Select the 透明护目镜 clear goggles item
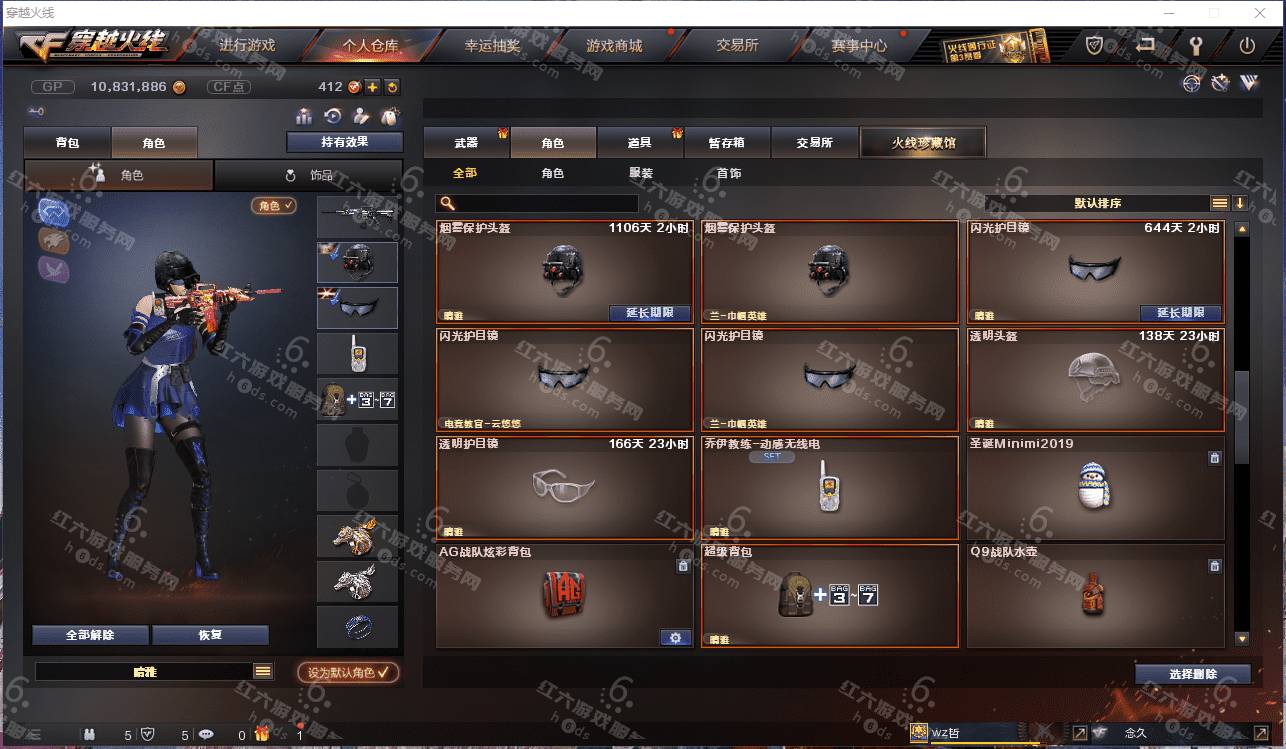 pos(565,486)
